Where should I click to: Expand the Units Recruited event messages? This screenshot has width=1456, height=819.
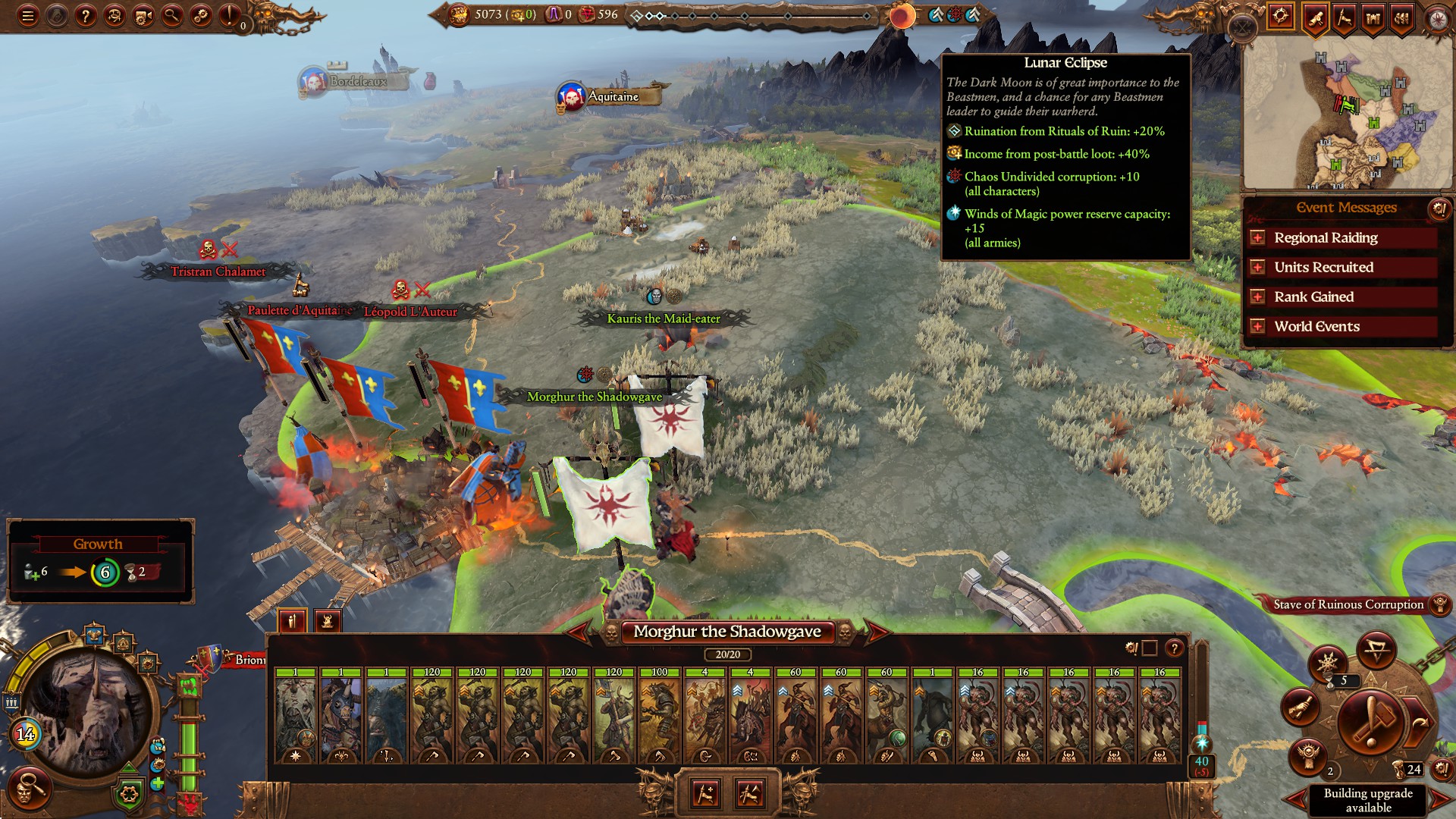click(x=1258, y=267)
